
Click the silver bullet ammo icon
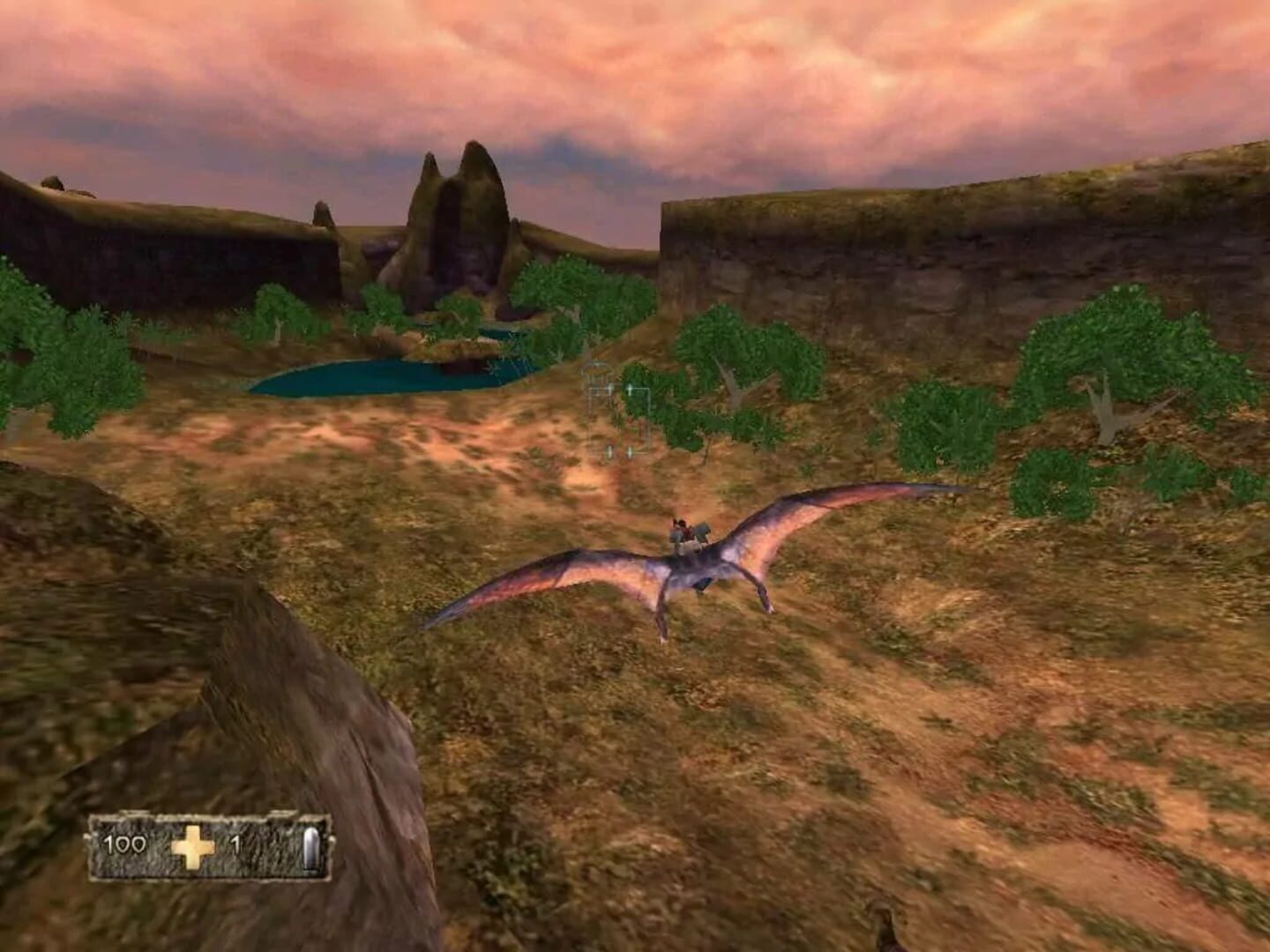tap(313, 849)
